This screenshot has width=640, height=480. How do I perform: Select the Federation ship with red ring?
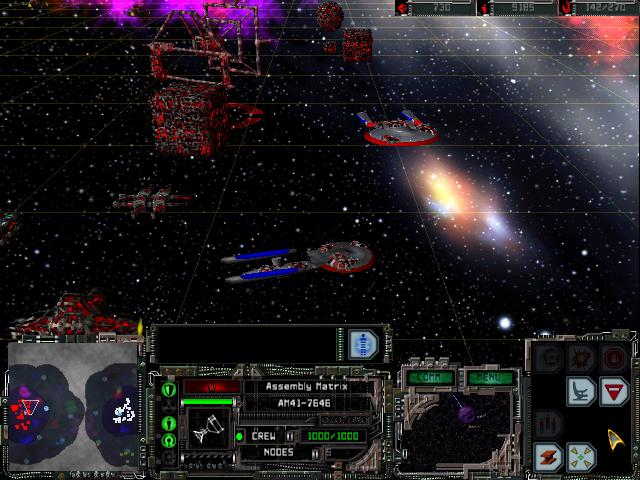(x=400, y=129)
